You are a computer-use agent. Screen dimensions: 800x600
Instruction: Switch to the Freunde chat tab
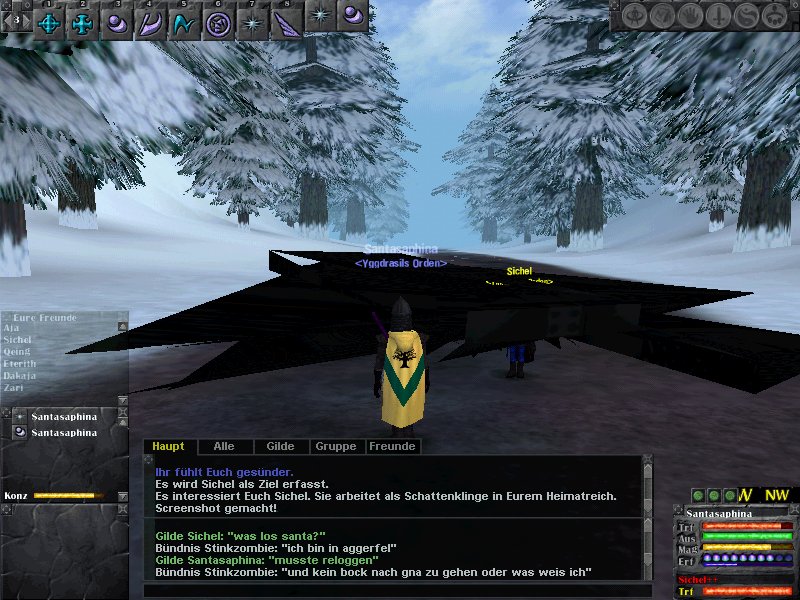[x=392, y=447]
